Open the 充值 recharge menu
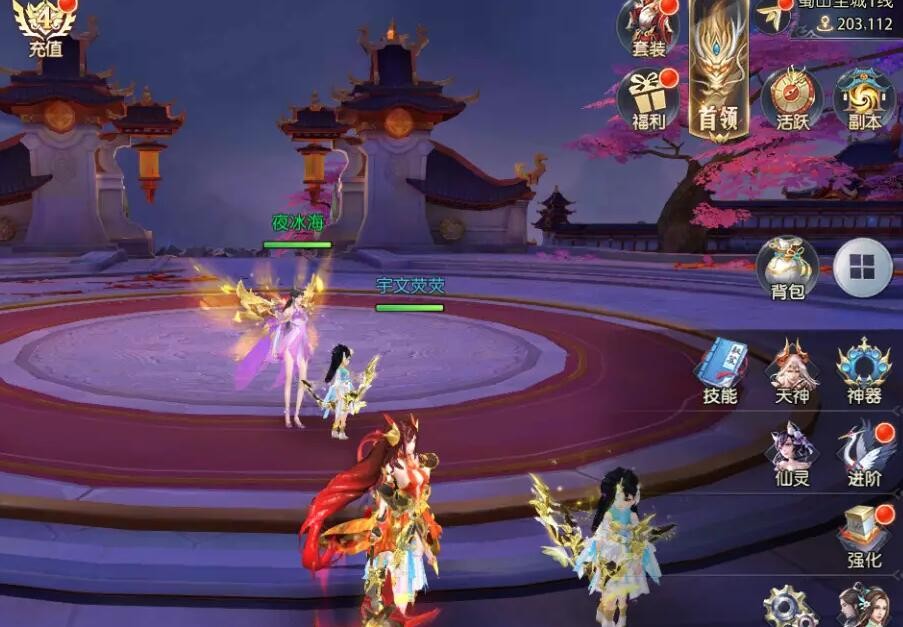The width and height of the screenshot is (903, 627). [x=45, y=26]
